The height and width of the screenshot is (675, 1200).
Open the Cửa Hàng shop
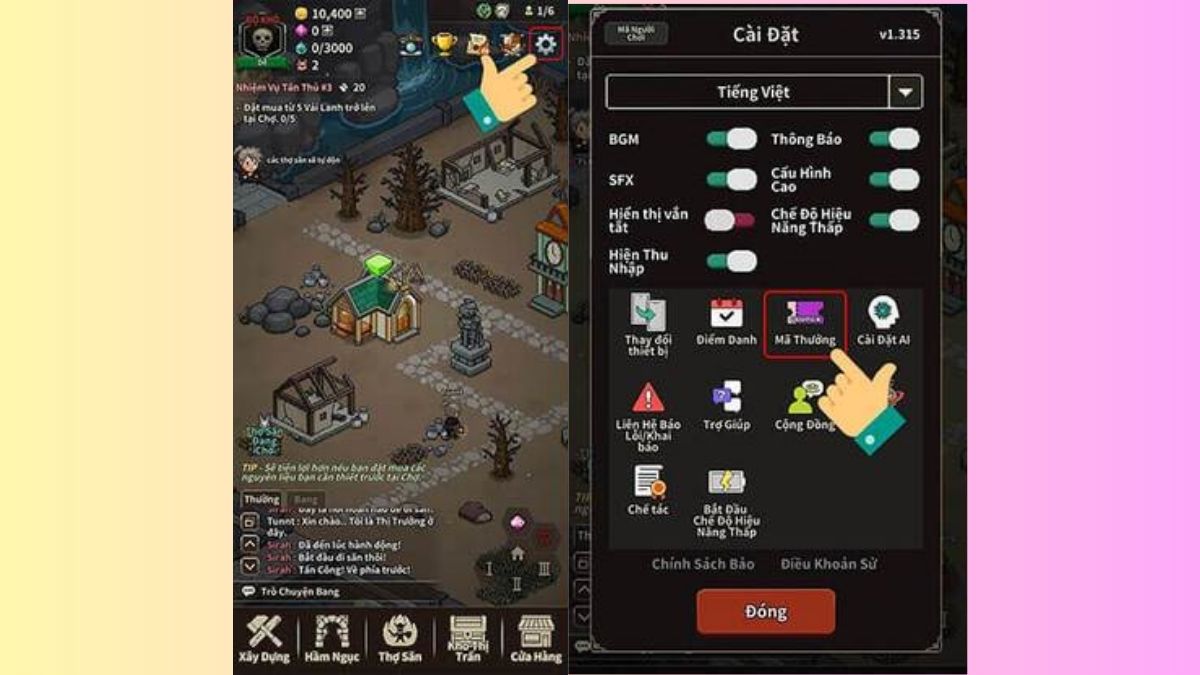coord(536,638)
